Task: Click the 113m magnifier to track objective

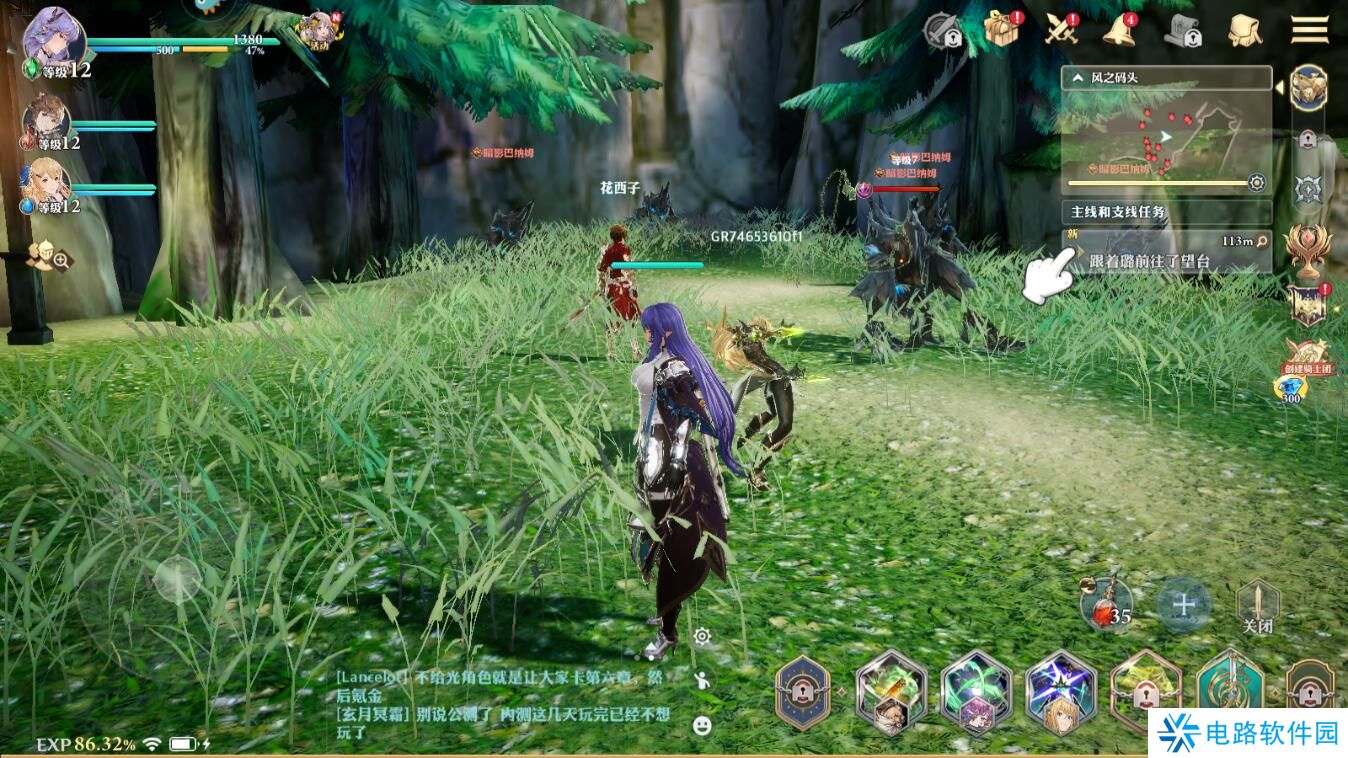Action: tap(1260, 240)
